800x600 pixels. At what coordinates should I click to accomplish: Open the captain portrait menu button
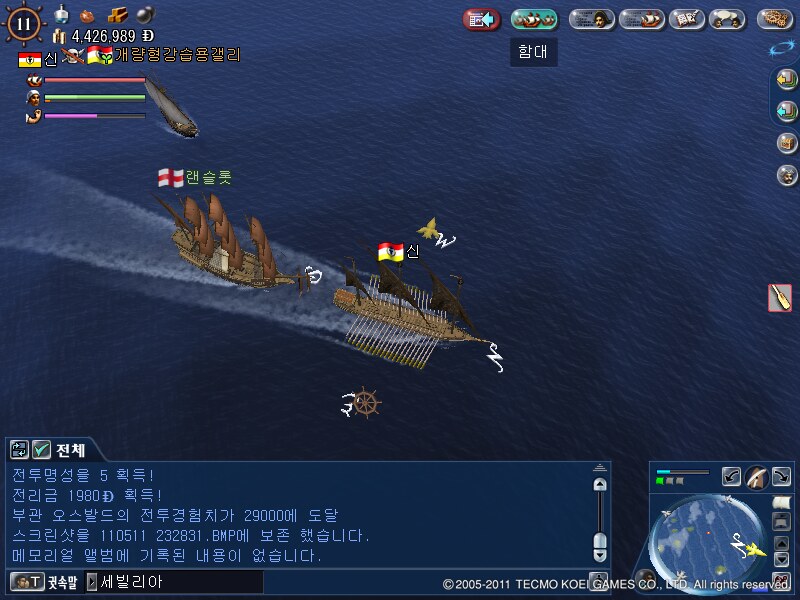click(x=592, y=19)
